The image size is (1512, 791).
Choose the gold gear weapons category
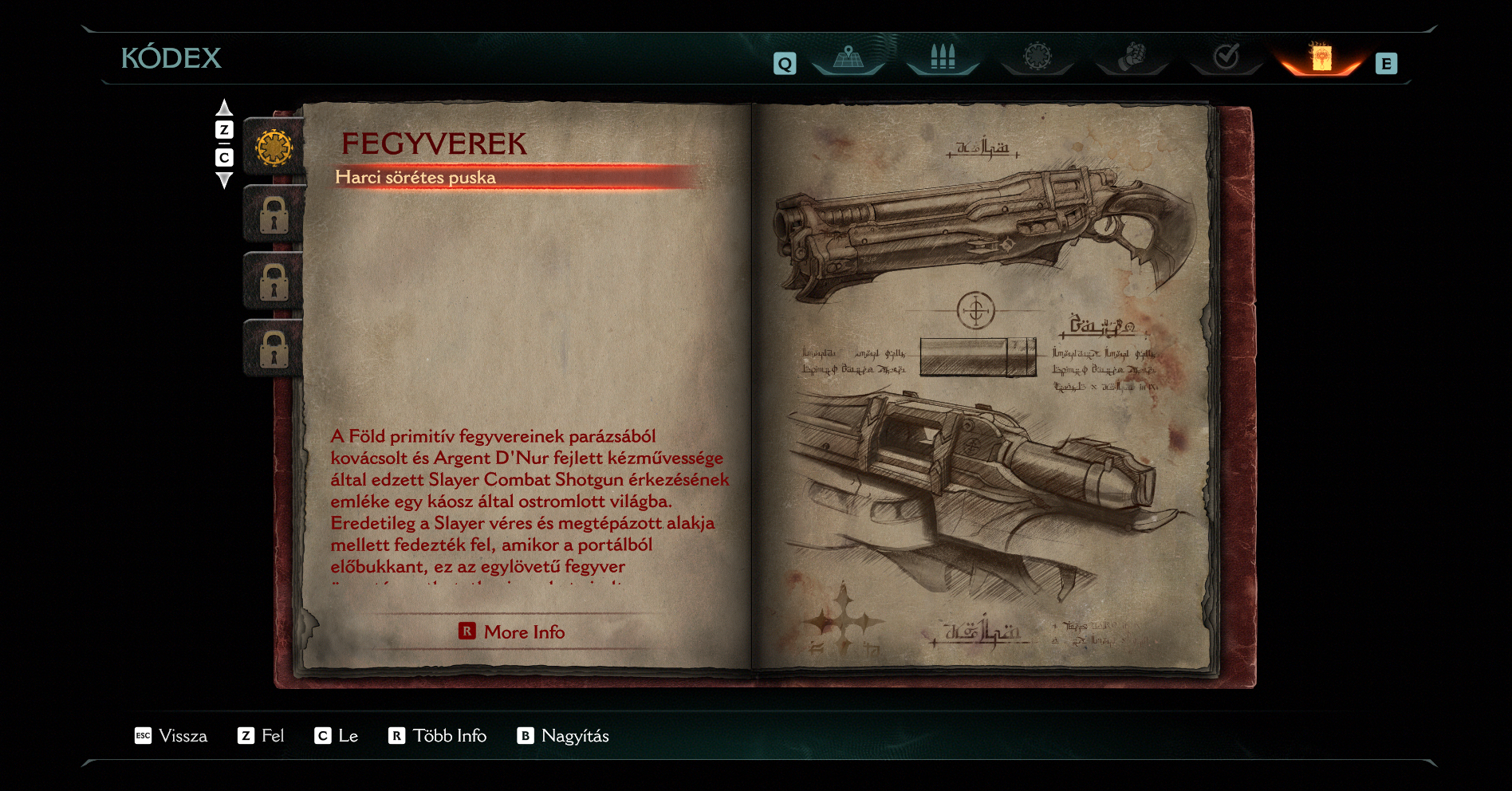tap(274, 148)
